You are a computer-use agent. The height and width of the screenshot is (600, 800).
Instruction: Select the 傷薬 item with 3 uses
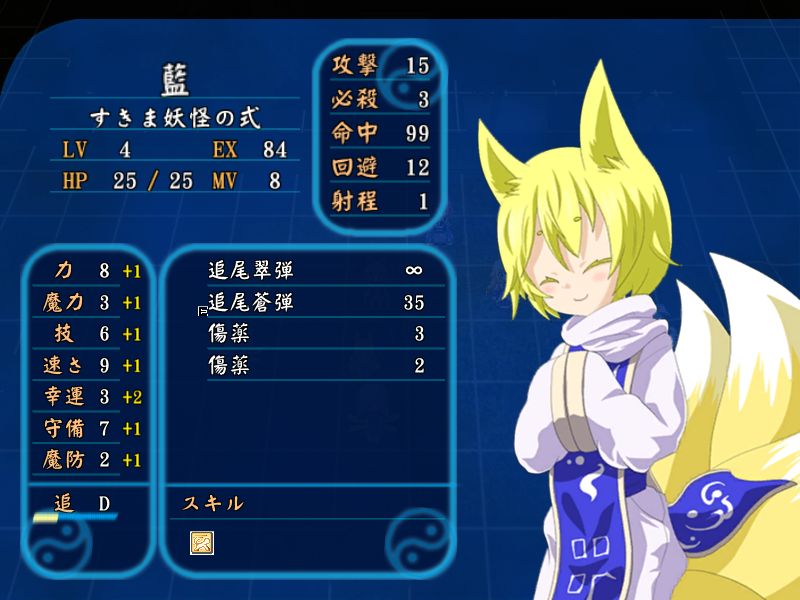(x=229, y=334)
